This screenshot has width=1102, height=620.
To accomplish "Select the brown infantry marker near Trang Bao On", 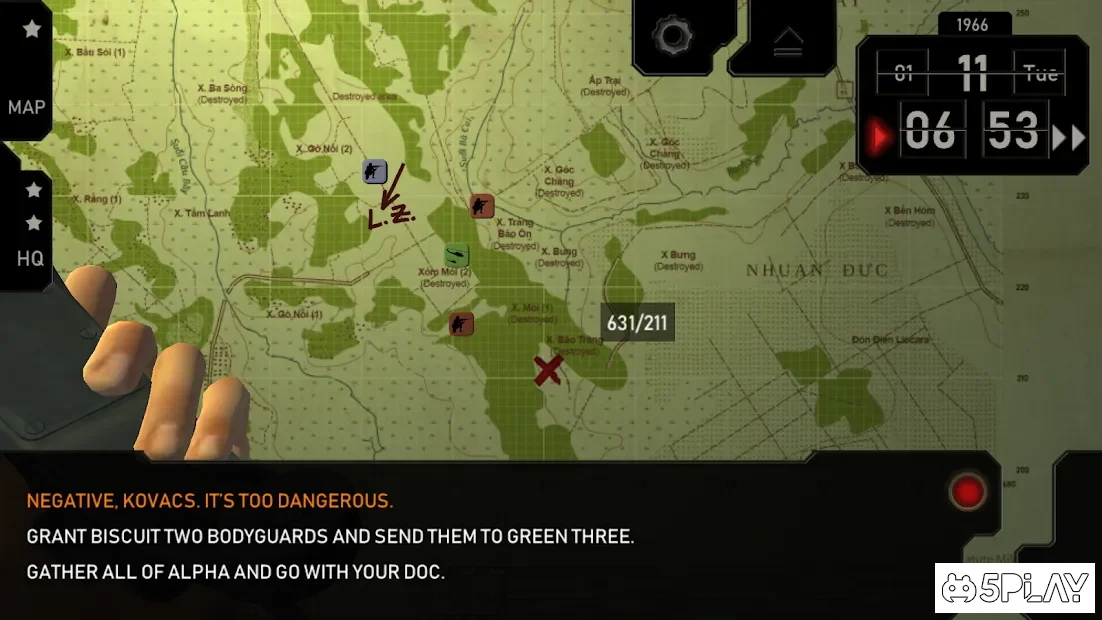I will click(482, 206).
